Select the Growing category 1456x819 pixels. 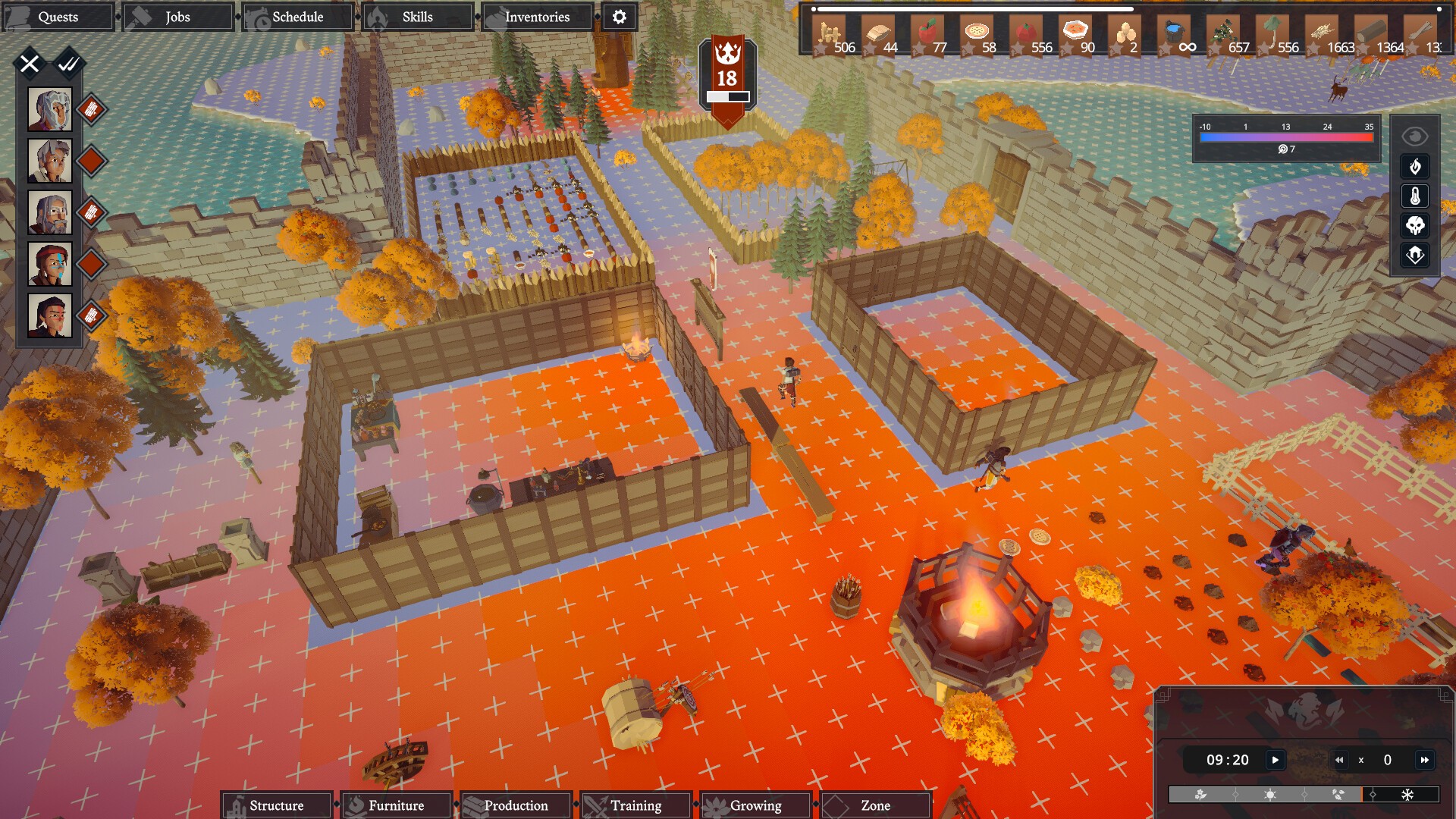click(756, 805)
